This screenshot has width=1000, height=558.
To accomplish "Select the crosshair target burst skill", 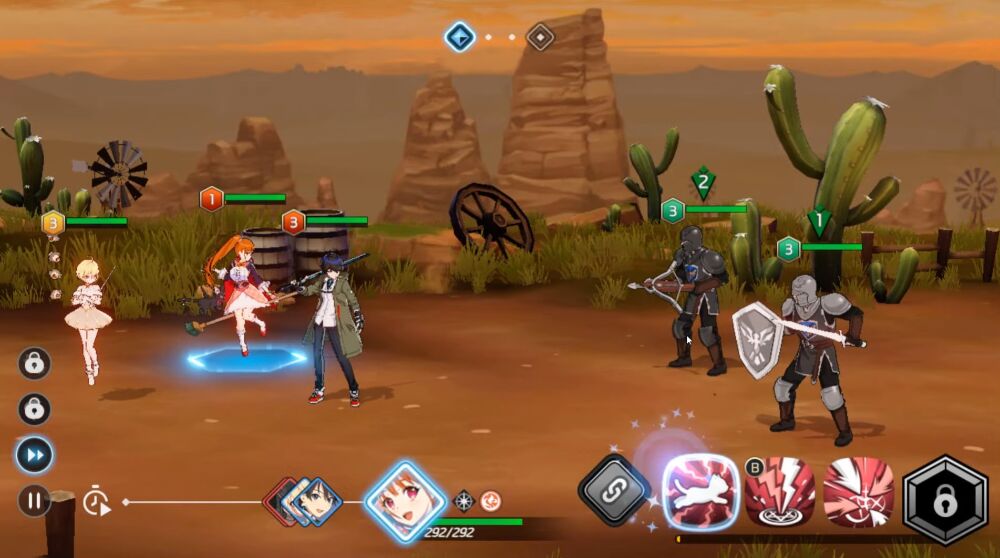I will 858,492.
